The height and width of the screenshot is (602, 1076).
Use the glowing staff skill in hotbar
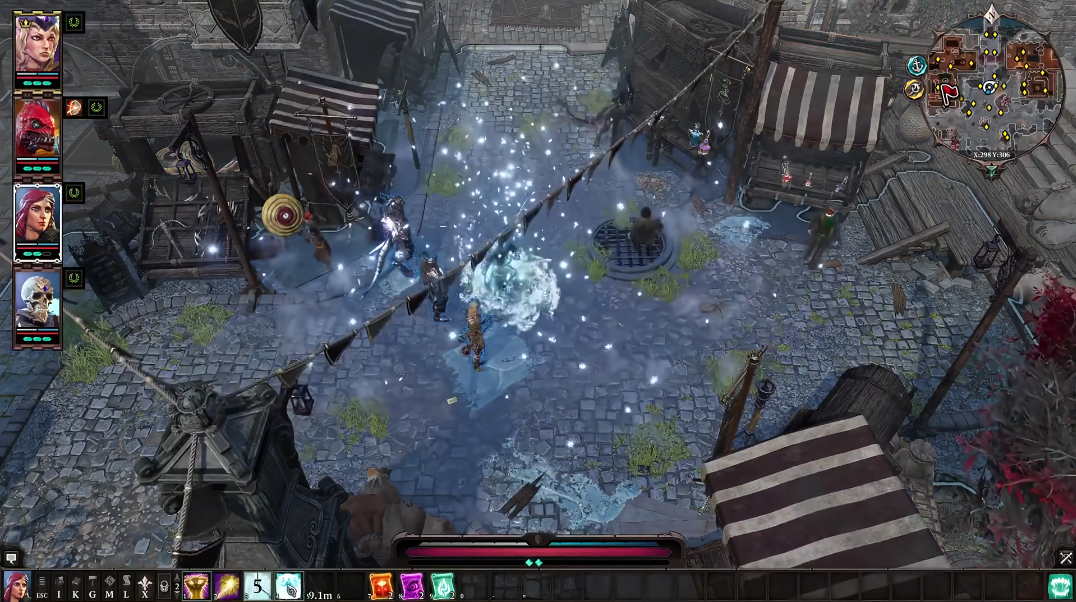227,586
